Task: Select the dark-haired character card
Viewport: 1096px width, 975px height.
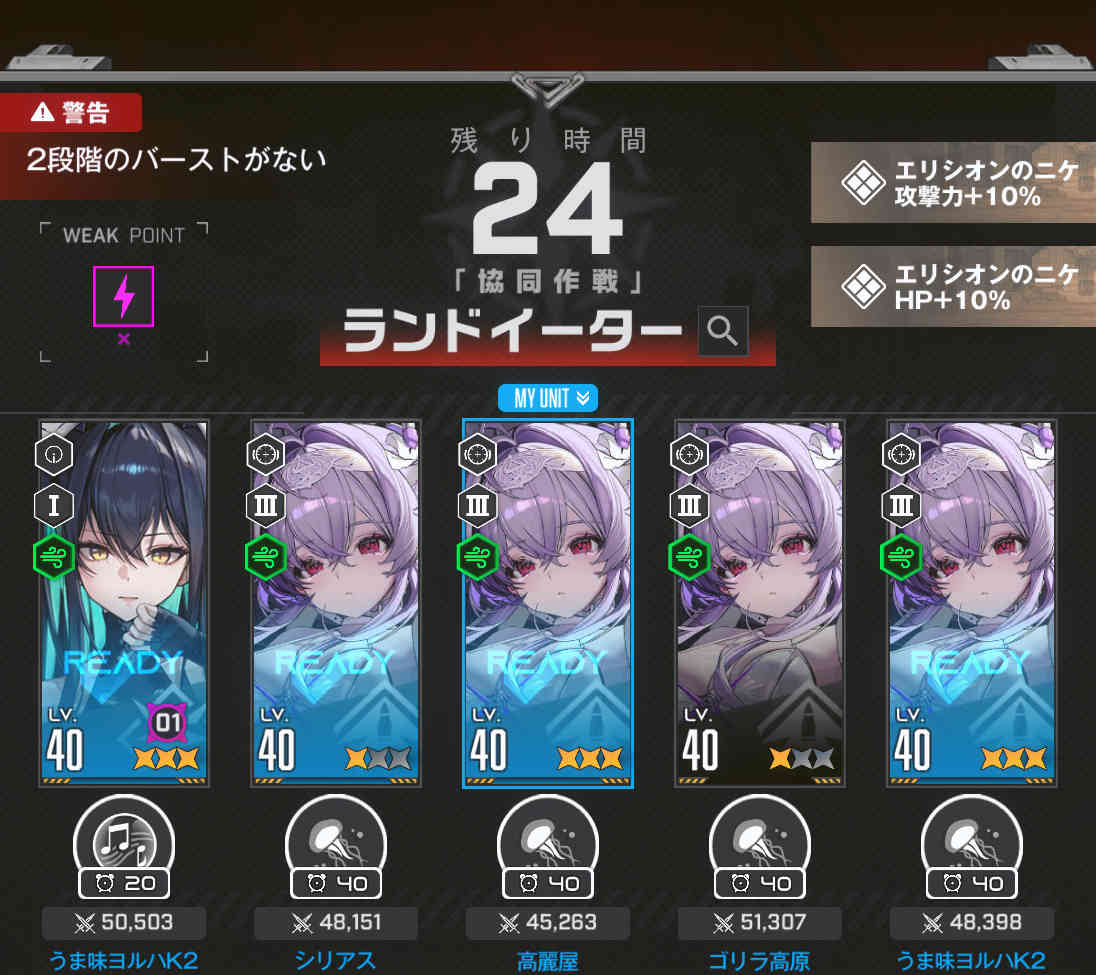Action: 124,603
